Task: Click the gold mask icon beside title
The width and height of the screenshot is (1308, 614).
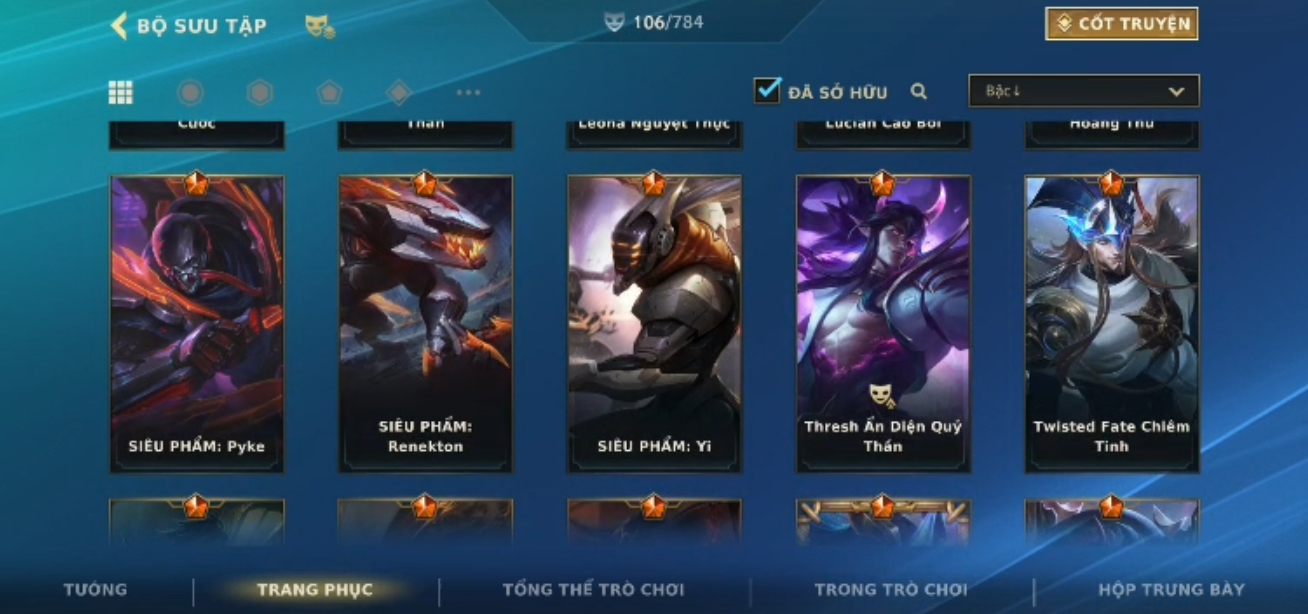Action: click(x=319, y=27)
